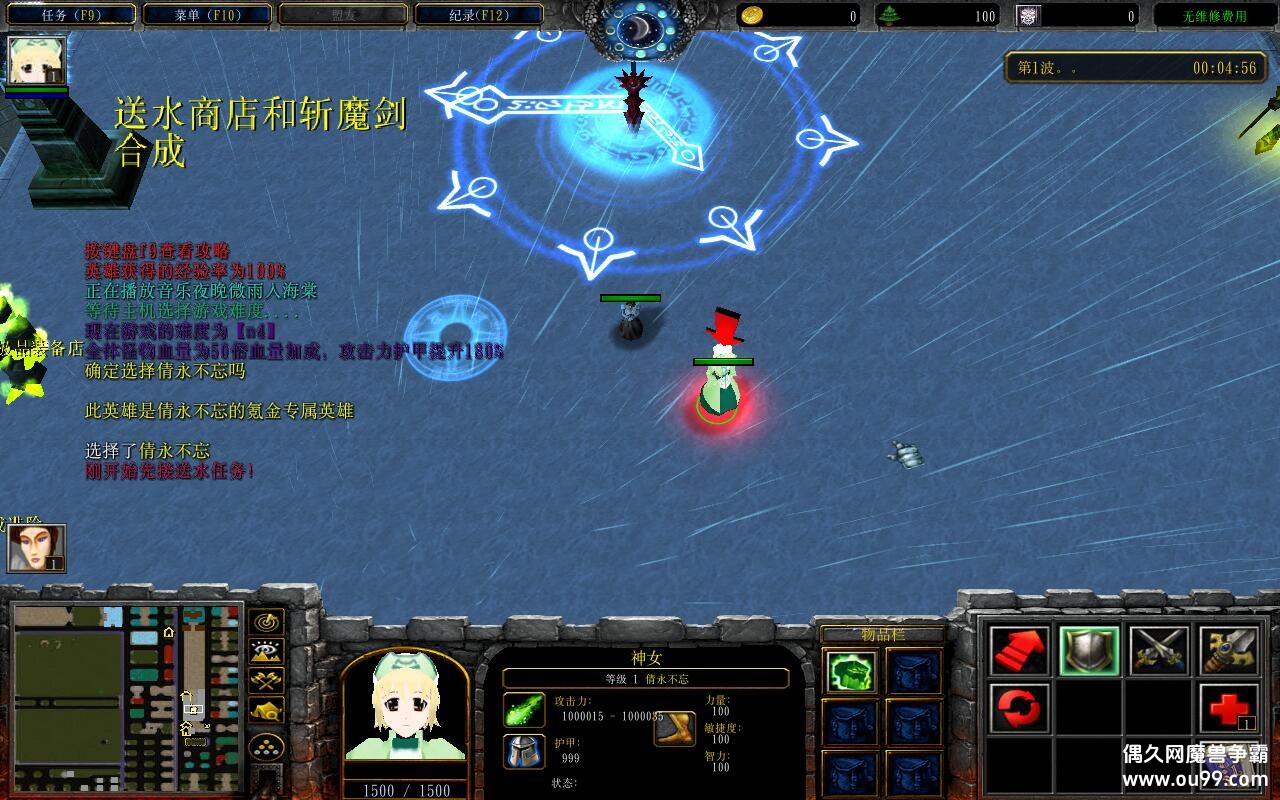Select the hero icon in the top-left corner

(37, 60)
